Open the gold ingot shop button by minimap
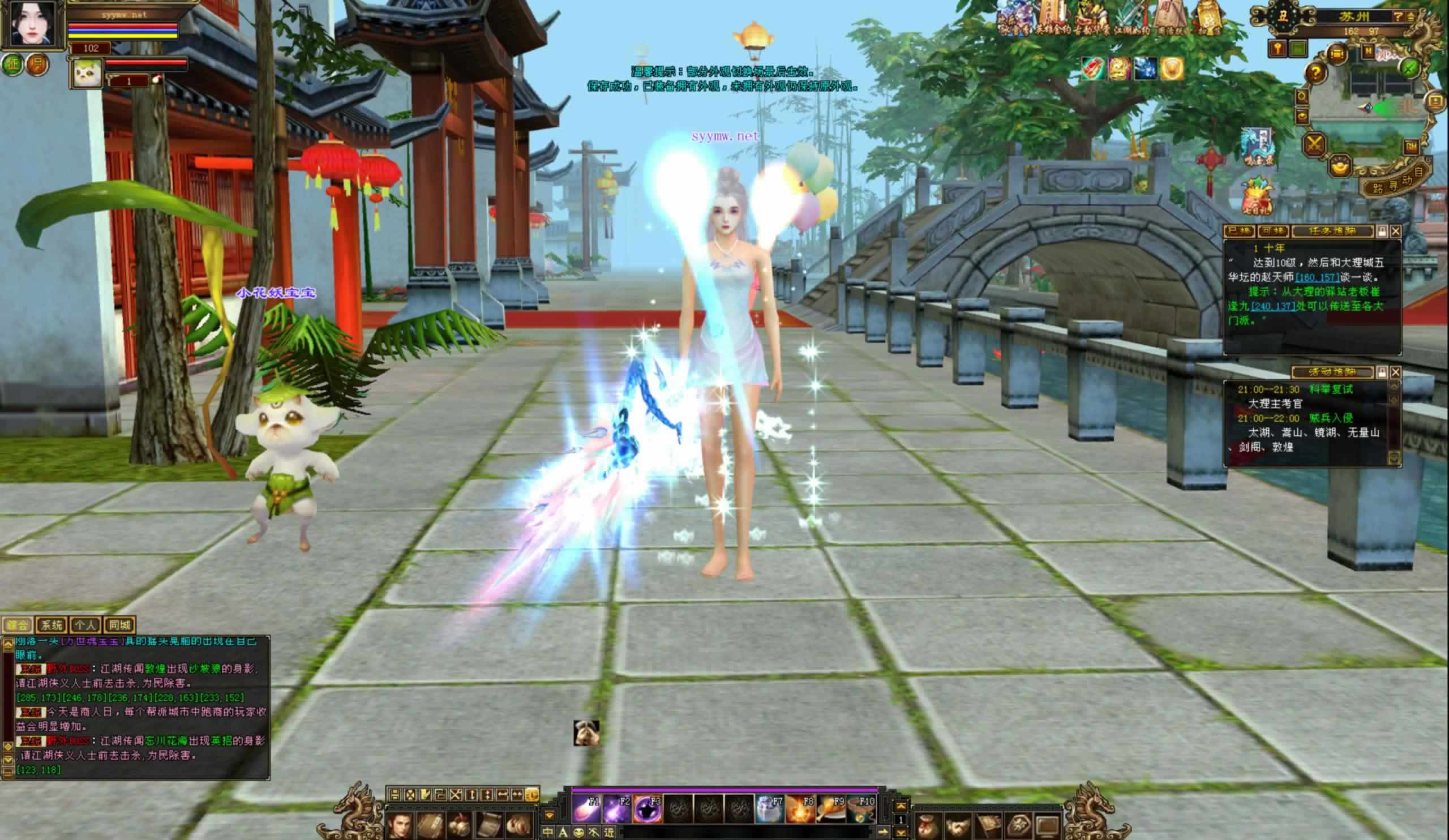 [x=1340, y=166]
